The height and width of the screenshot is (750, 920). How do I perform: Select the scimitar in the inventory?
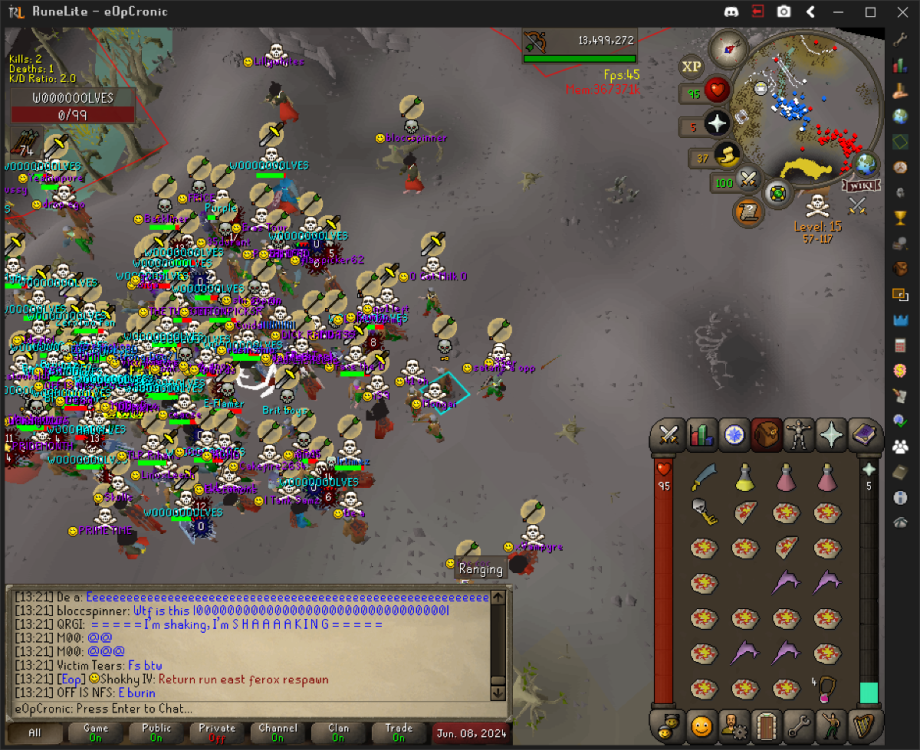click(705, 477)
